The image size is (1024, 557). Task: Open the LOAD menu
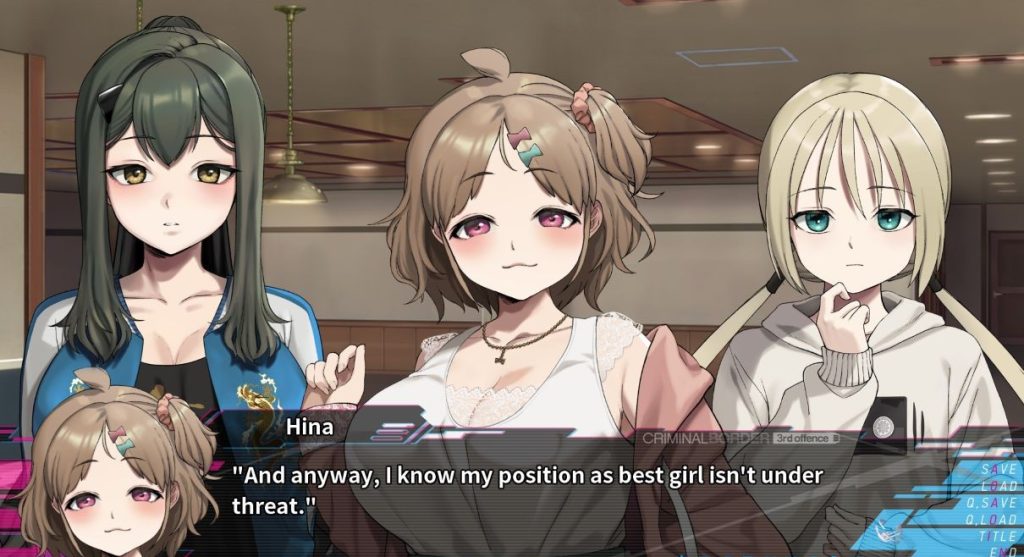(997, 485)
